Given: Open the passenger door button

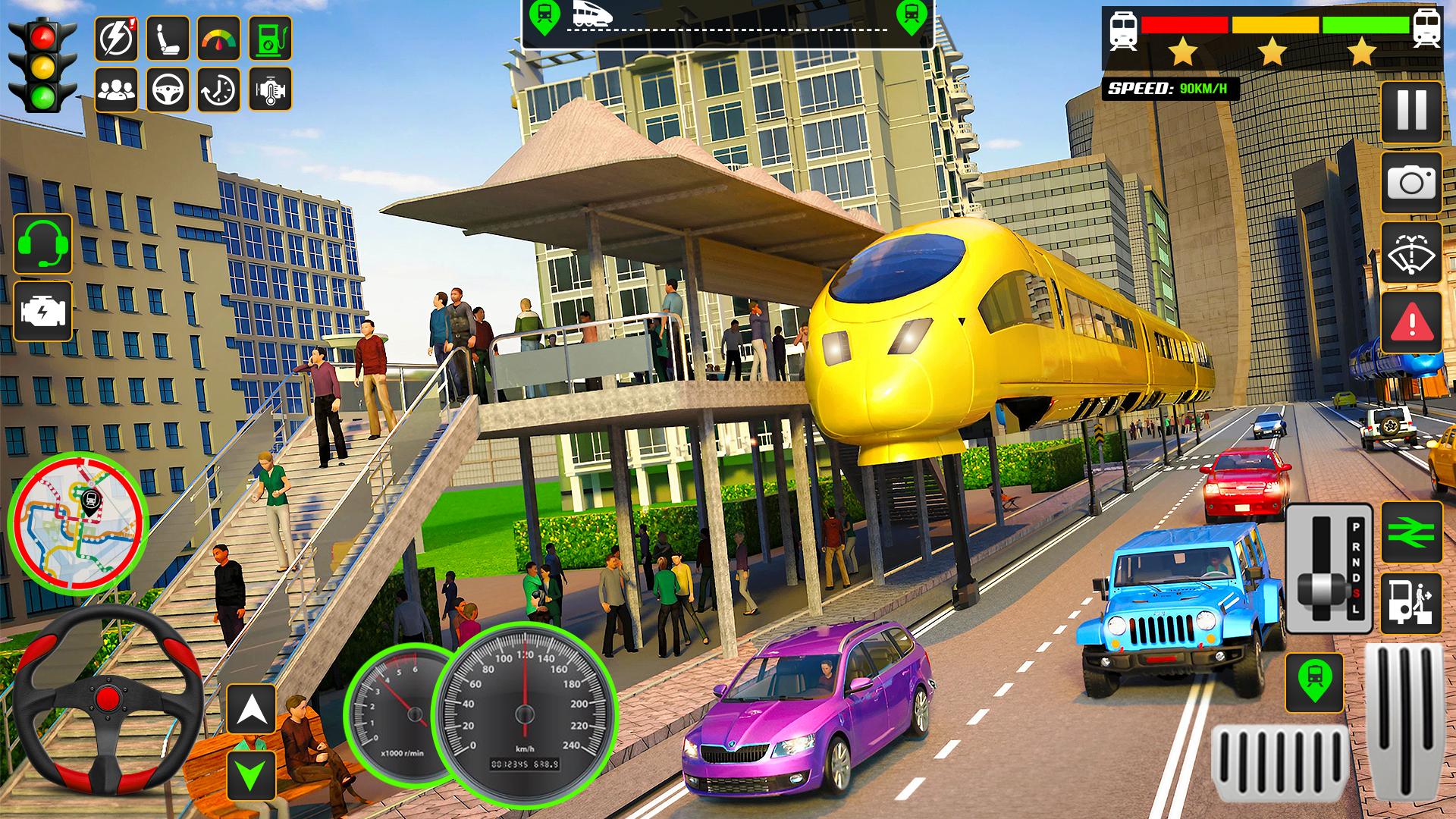Looking at the screenshot, I should click(x=1411, y=604).
